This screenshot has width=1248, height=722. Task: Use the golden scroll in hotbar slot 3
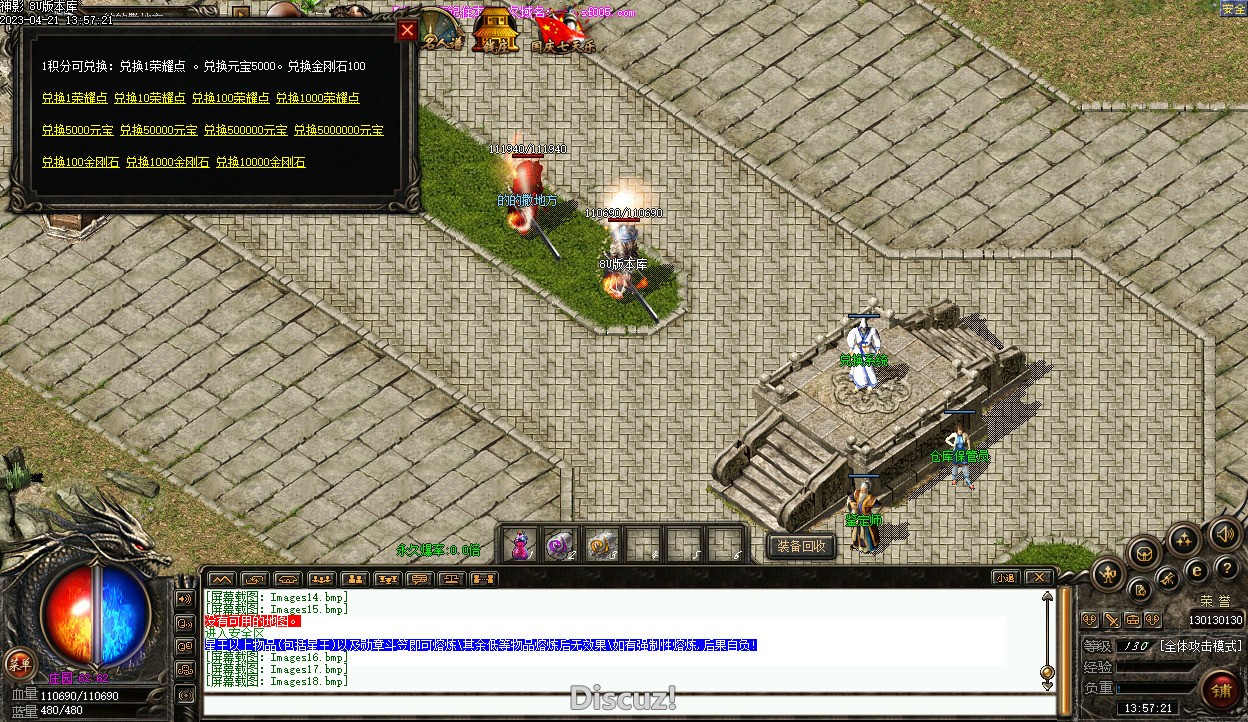tap(601, 545)
